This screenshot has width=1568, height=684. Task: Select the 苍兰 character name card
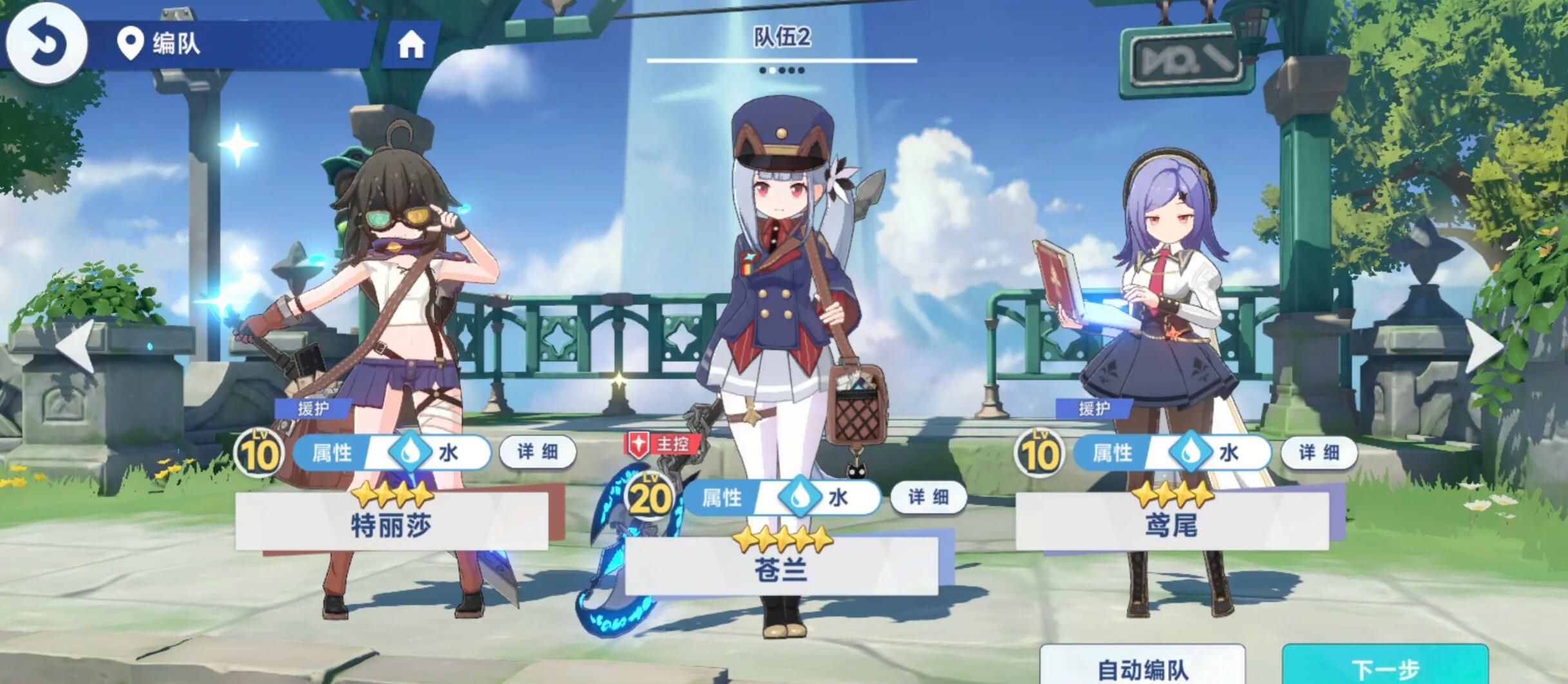(x=781, y=567)
